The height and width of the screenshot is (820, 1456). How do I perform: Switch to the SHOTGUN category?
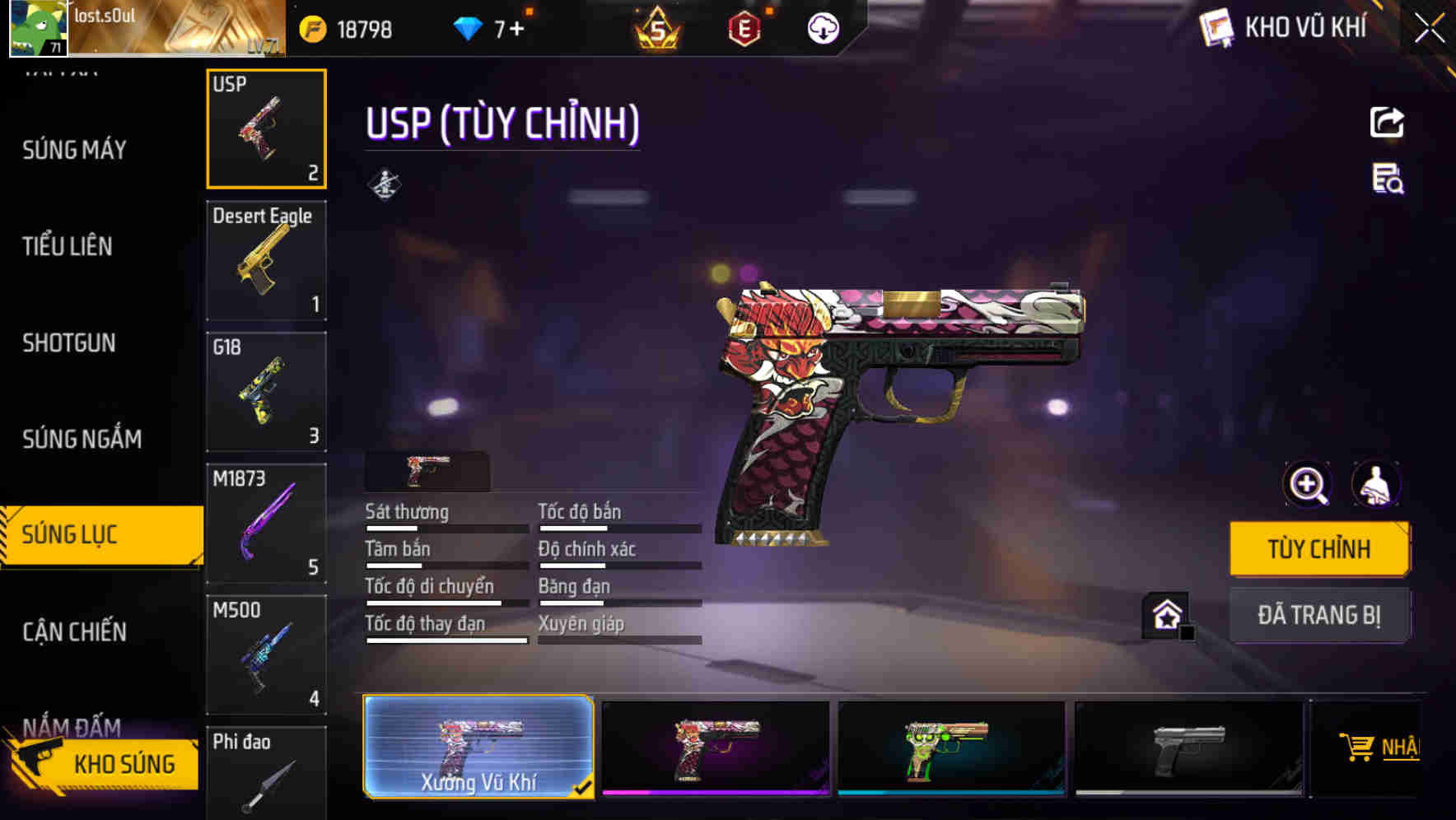(69, 342)
